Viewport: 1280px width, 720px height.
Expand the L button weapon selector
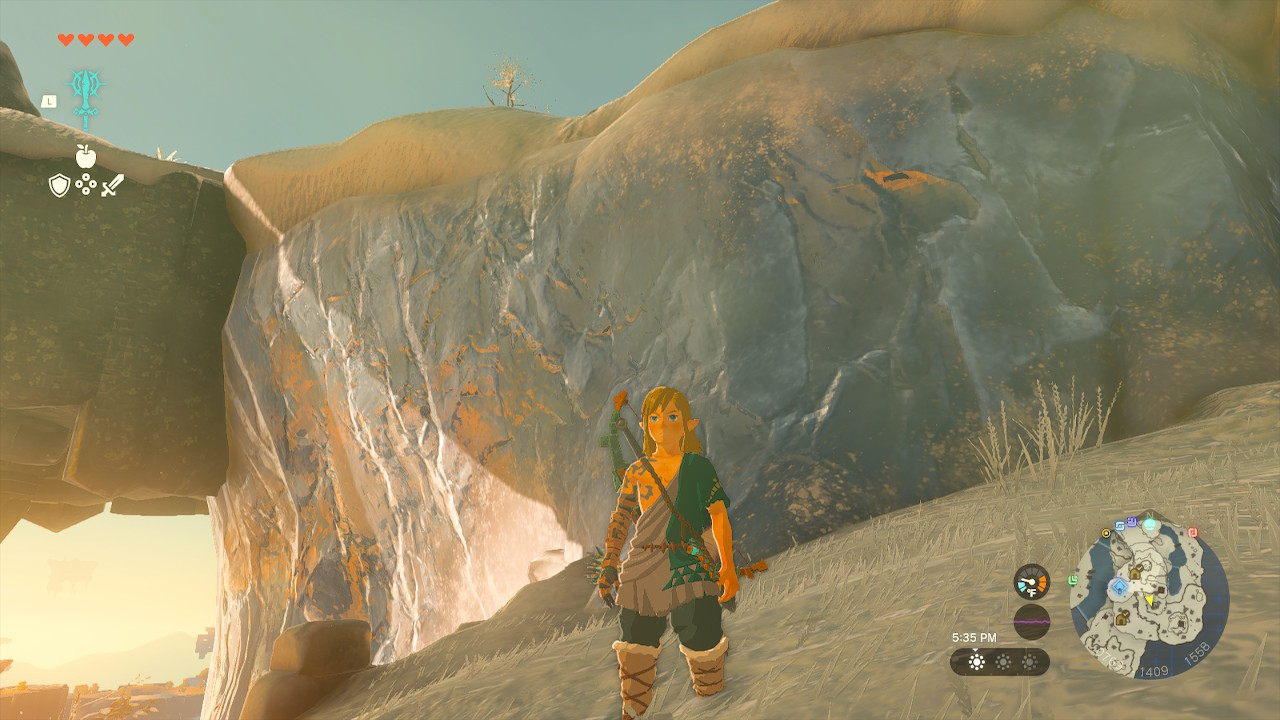(x=49, y=101)
